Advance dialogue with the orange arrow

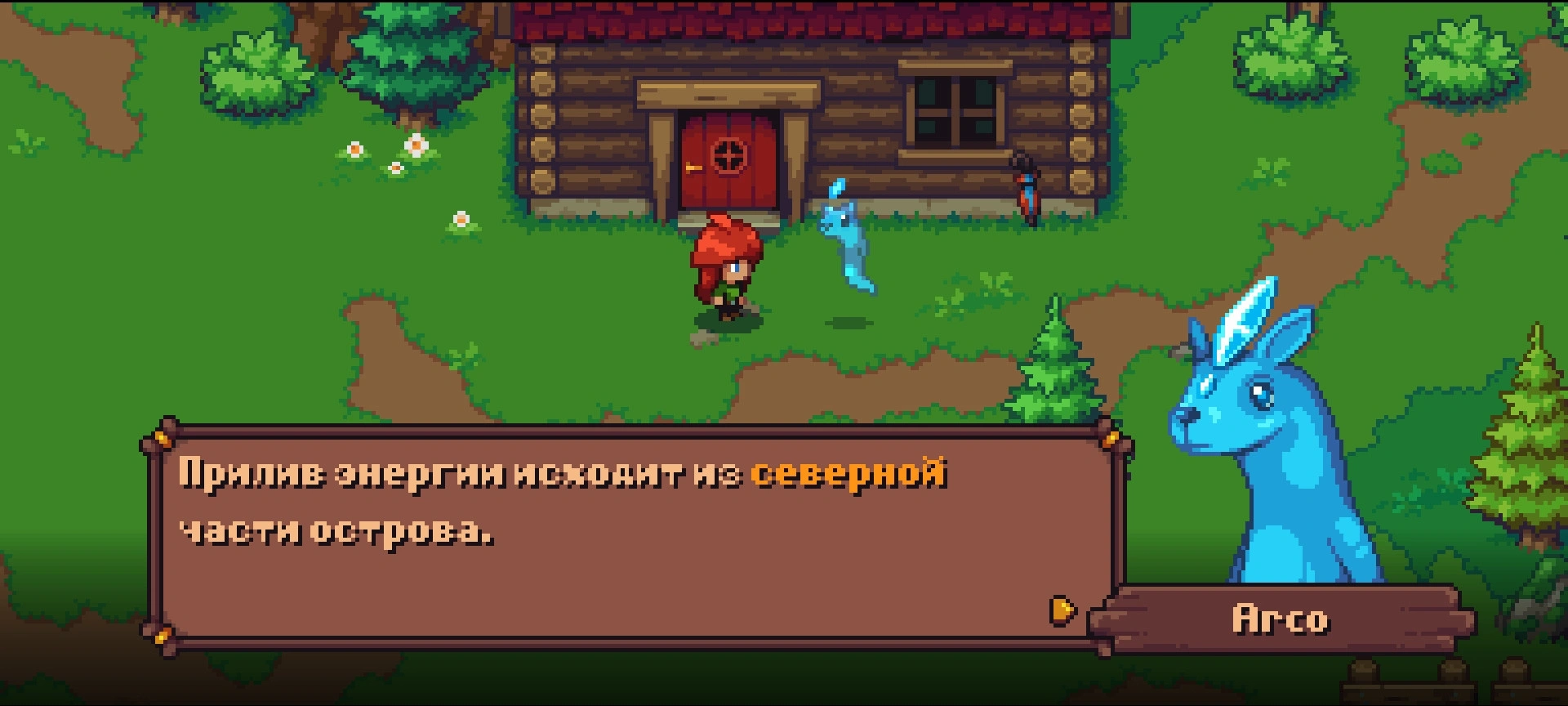tap(1062, 610)
